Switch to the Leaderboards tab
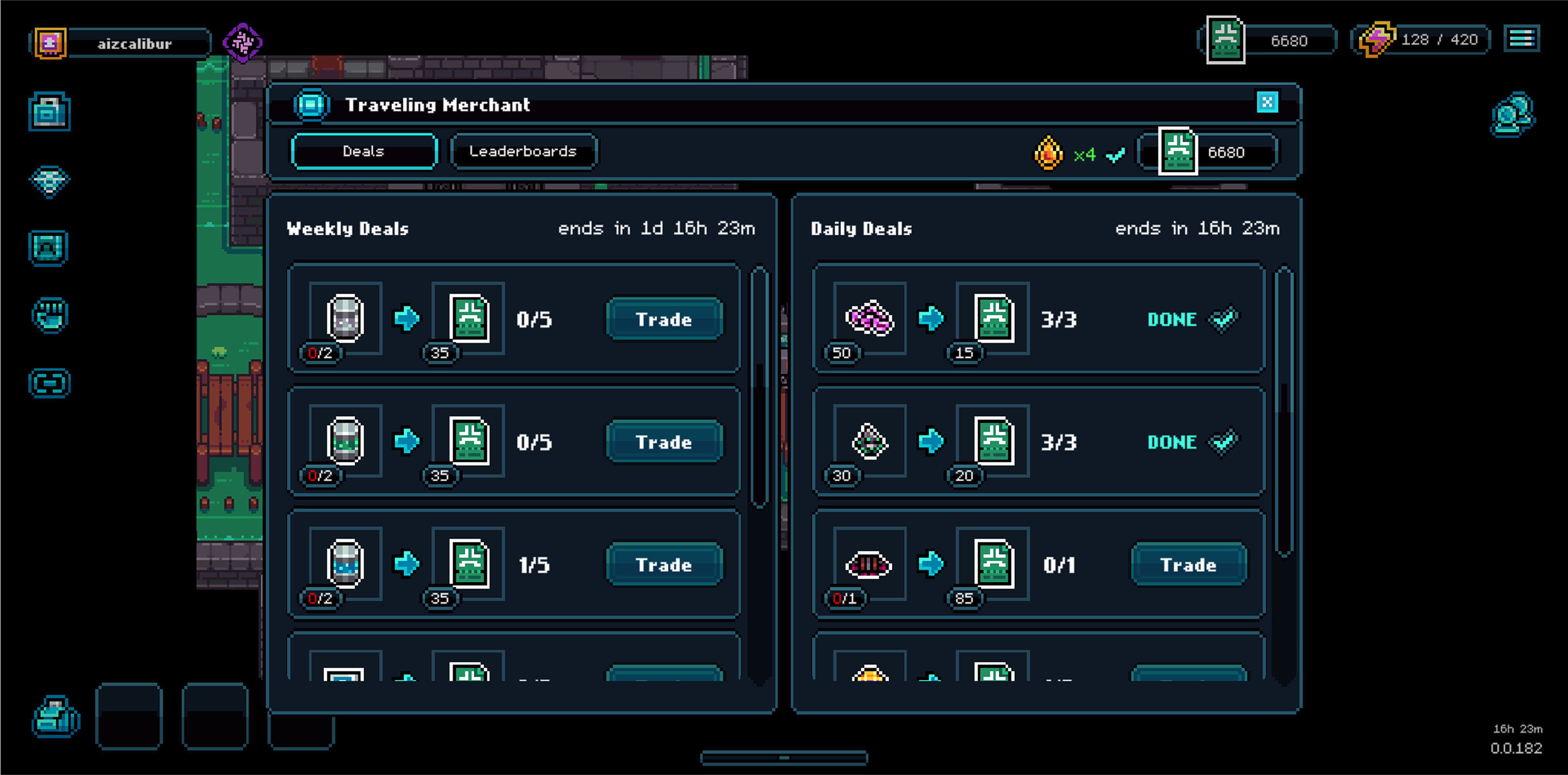Image resolution: width=1568 pixels, height=775 pixels. (x=523, y=151)
